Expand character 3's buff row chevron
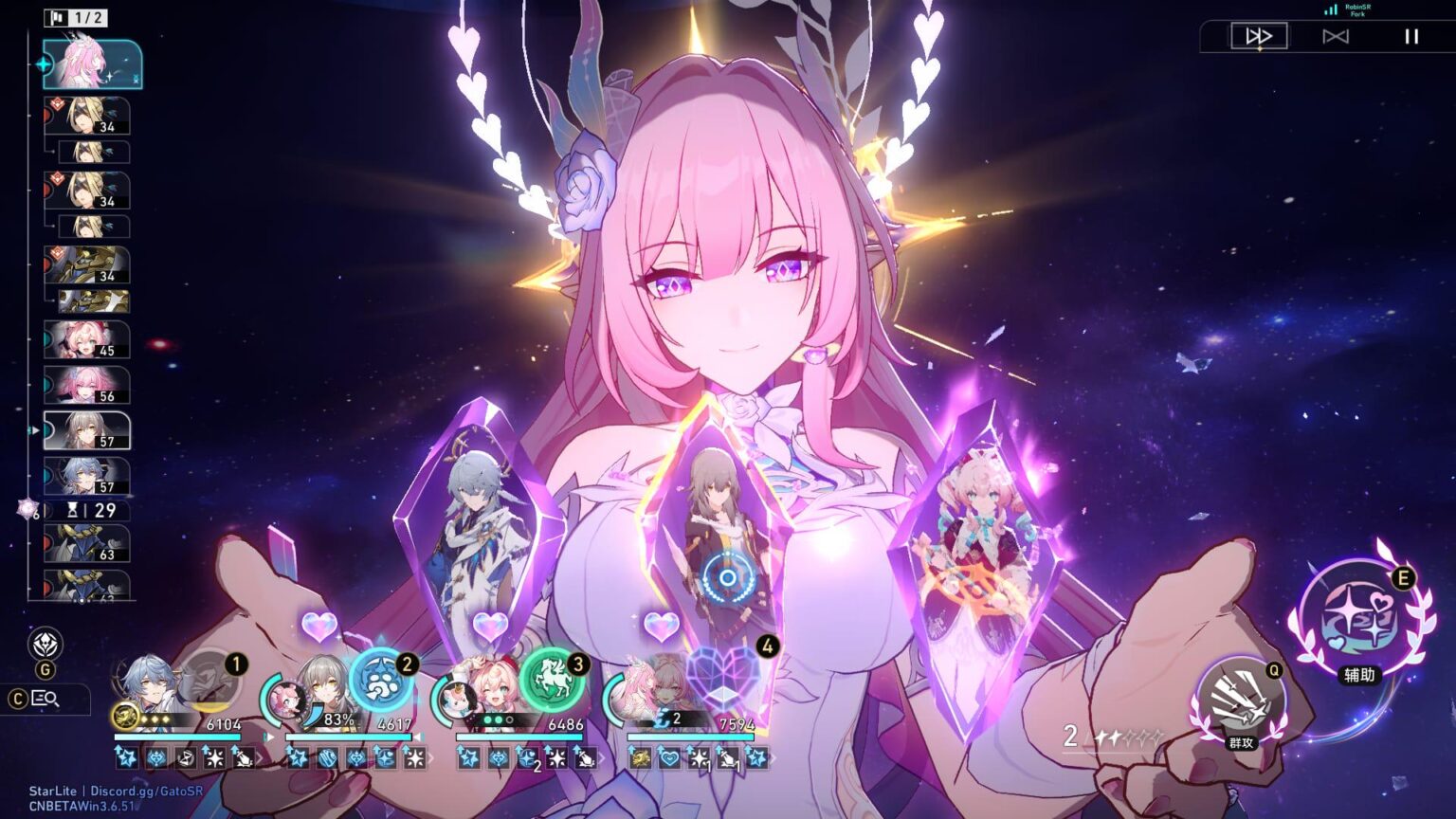Screen dimensions: 1456x819 tap(600, 758)
